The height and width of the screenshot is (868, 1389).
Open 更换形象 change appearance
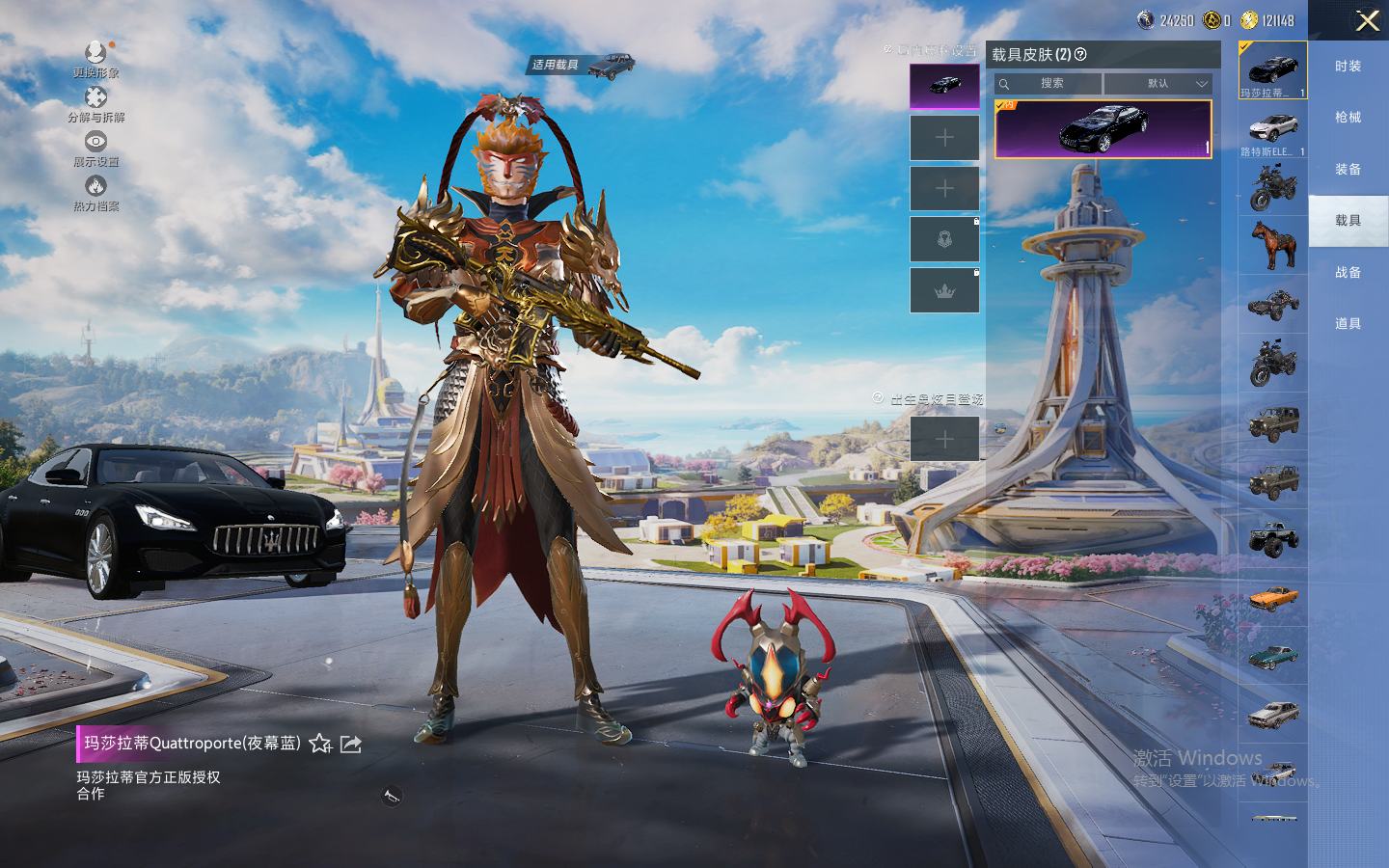95,57
